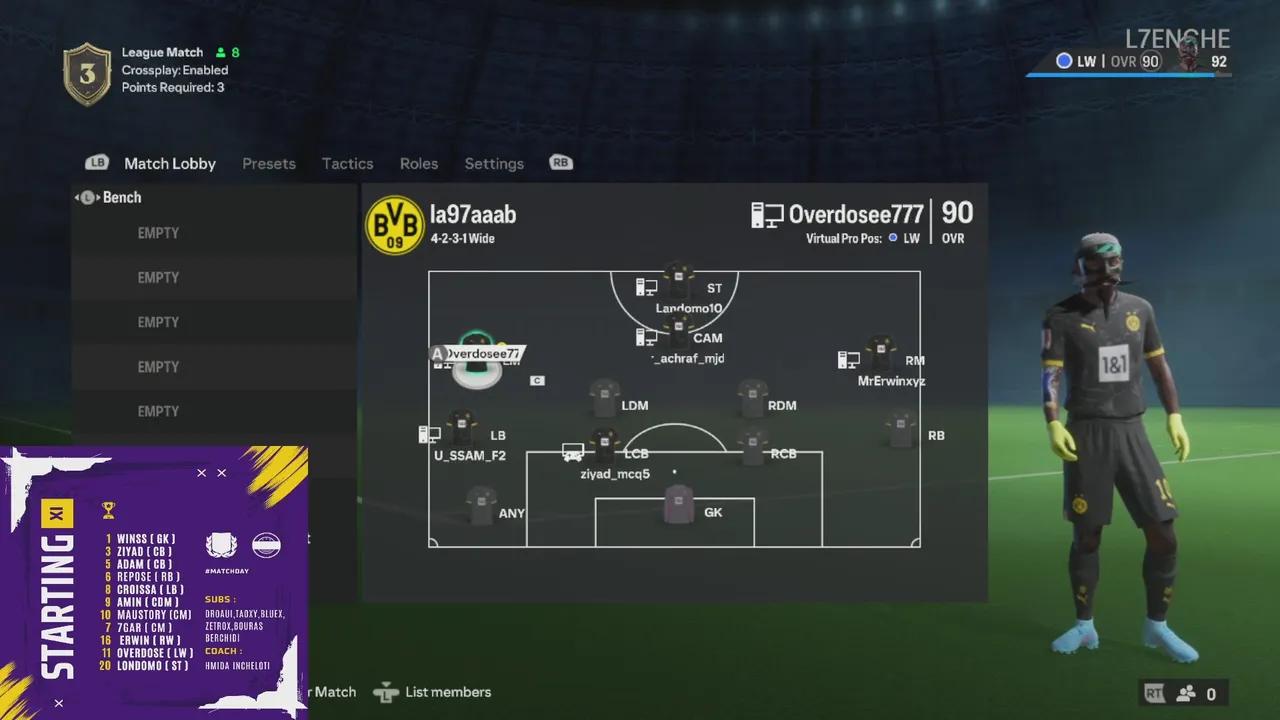Pick the RDM position slot
The width and height of the screenshot is (1280, 720).
(752, 398)
